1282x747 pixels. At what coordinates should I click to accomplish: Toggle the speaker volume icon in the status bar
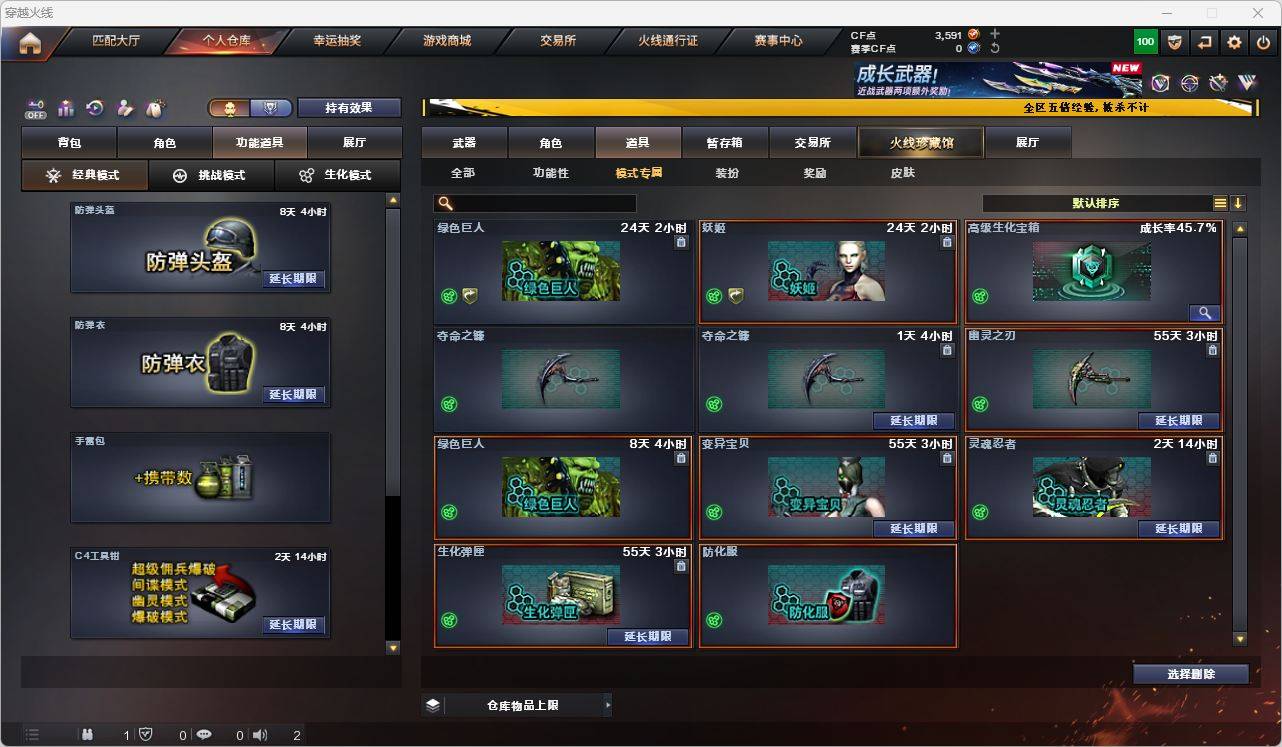coord(259,734)
